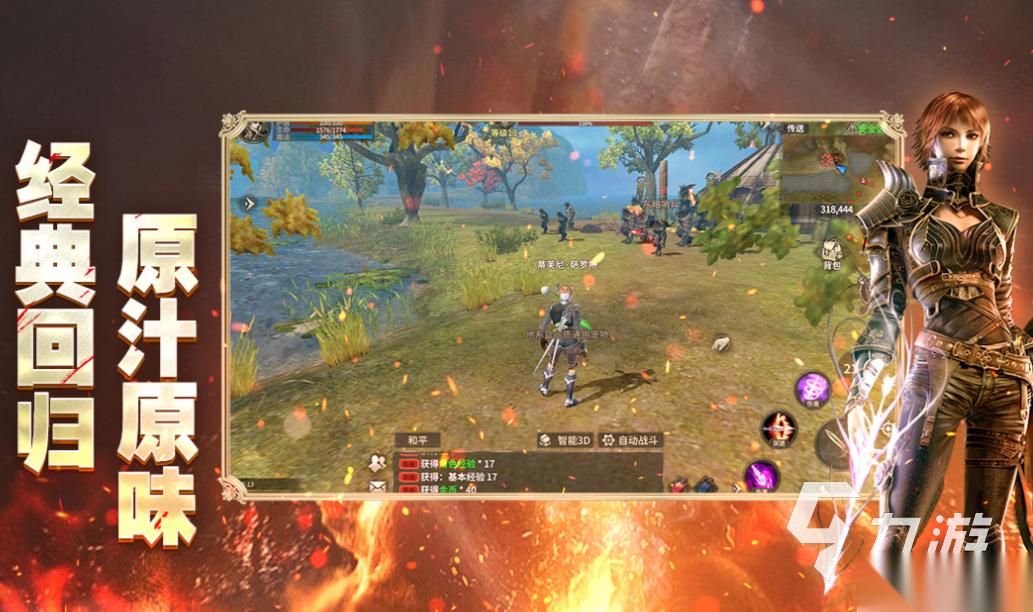The image size is (1033, 612).
Task: Open the 背包 backpack
Action: tap(830, 256)
